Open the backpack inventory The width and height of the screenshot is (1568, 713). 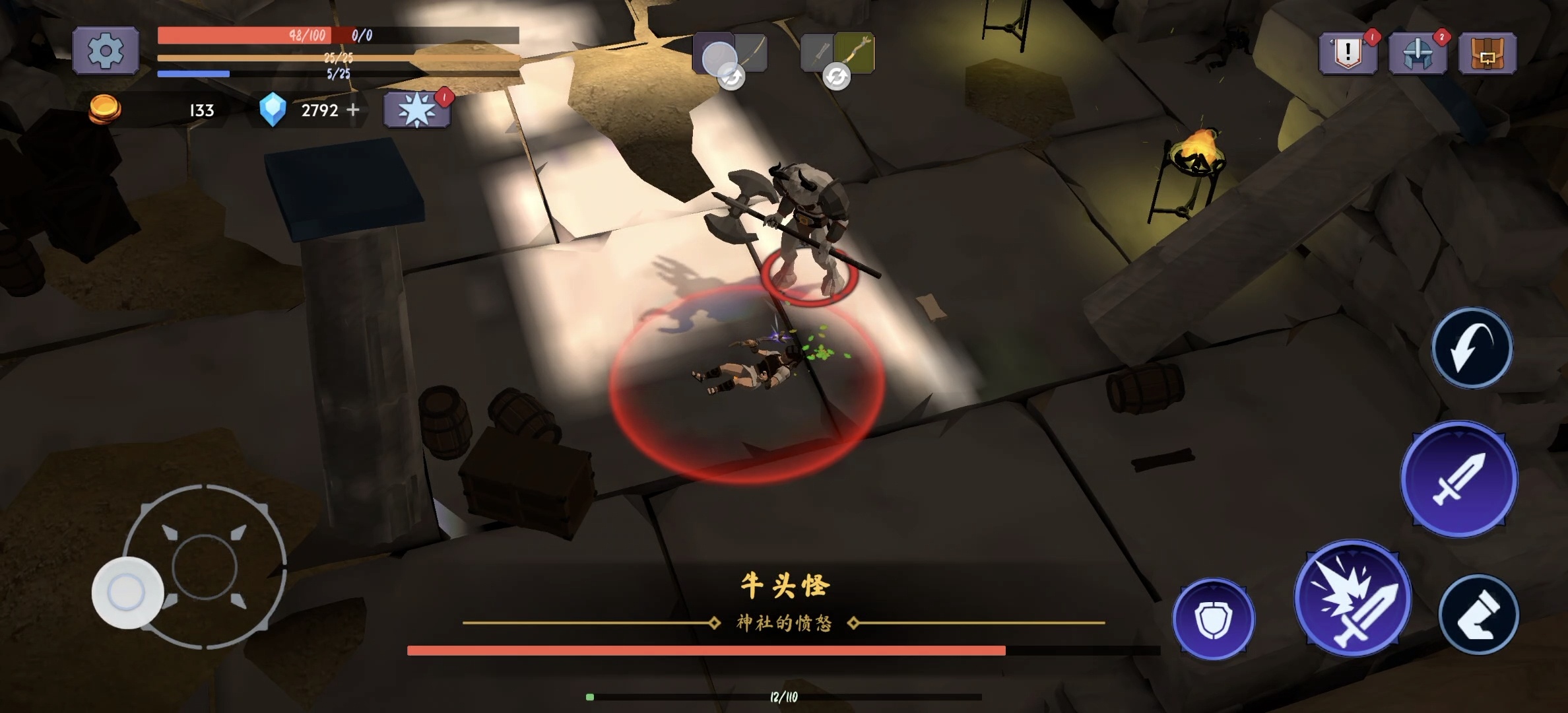click(1487, 54)
